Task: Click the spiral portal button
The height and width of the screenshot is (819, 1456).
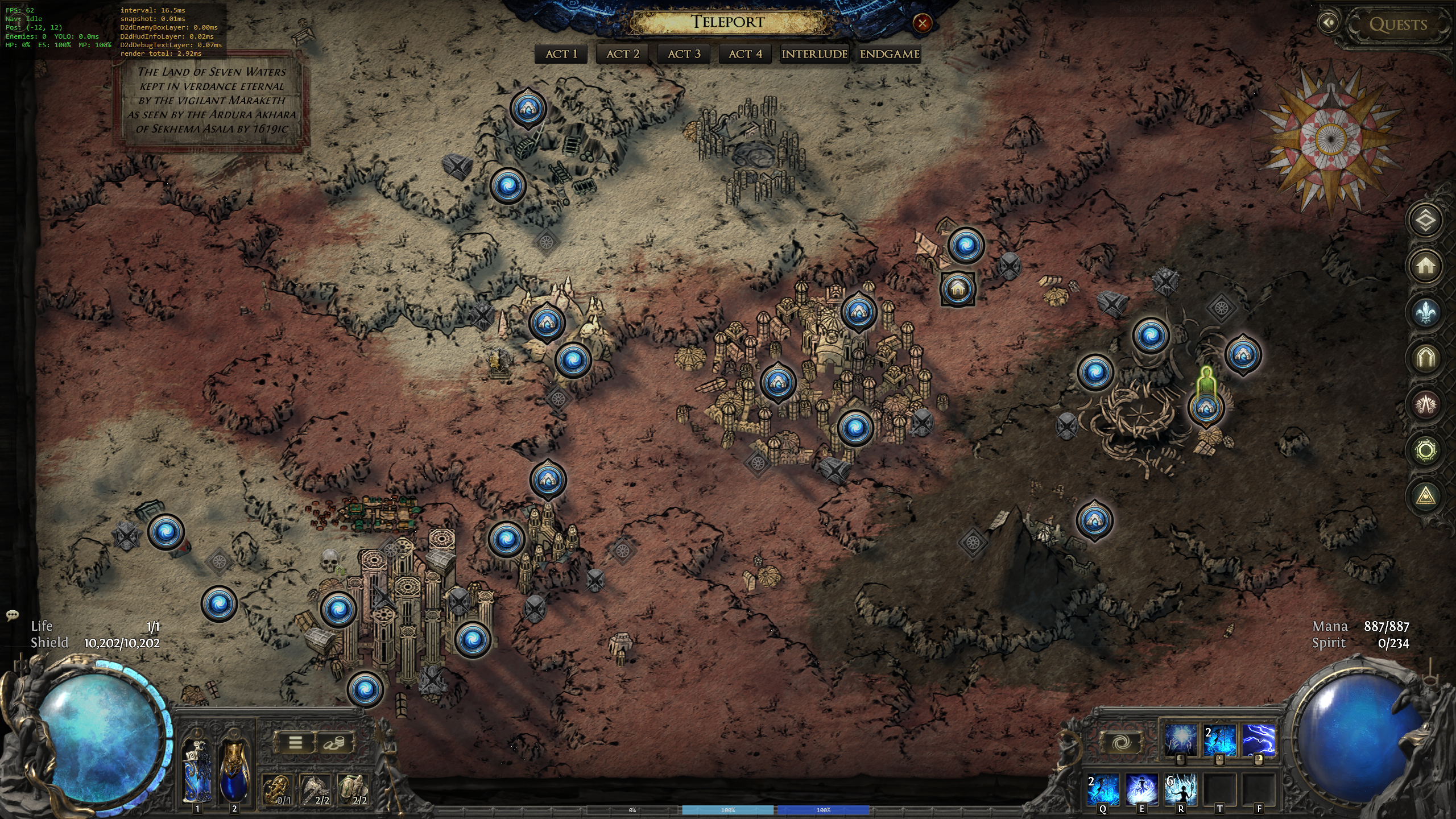Action: [1121, 742]
